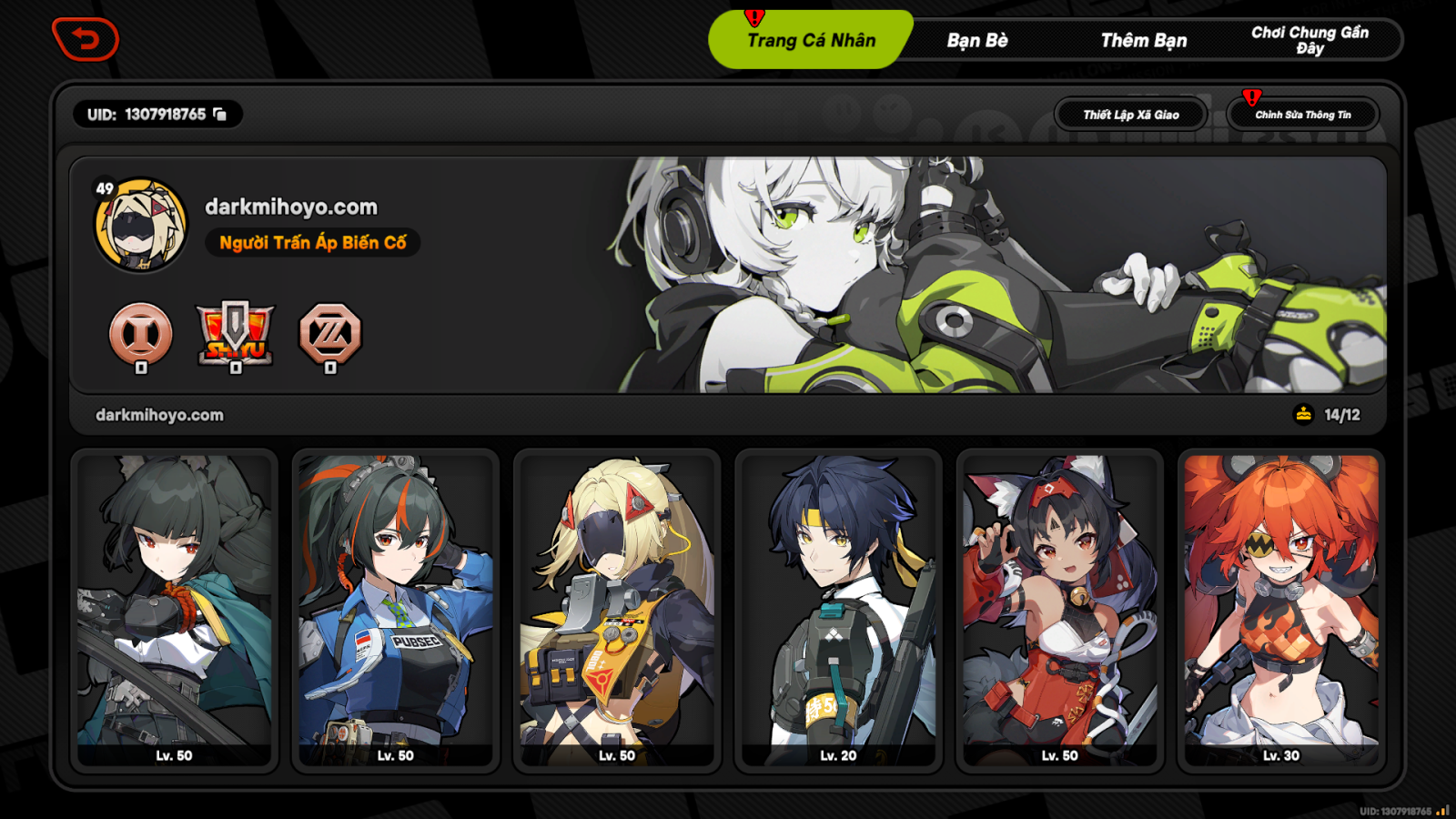
Task: Open Thiết Lập Xã Giao settings
Action: pyautogui.click(x=1130, y=114)
